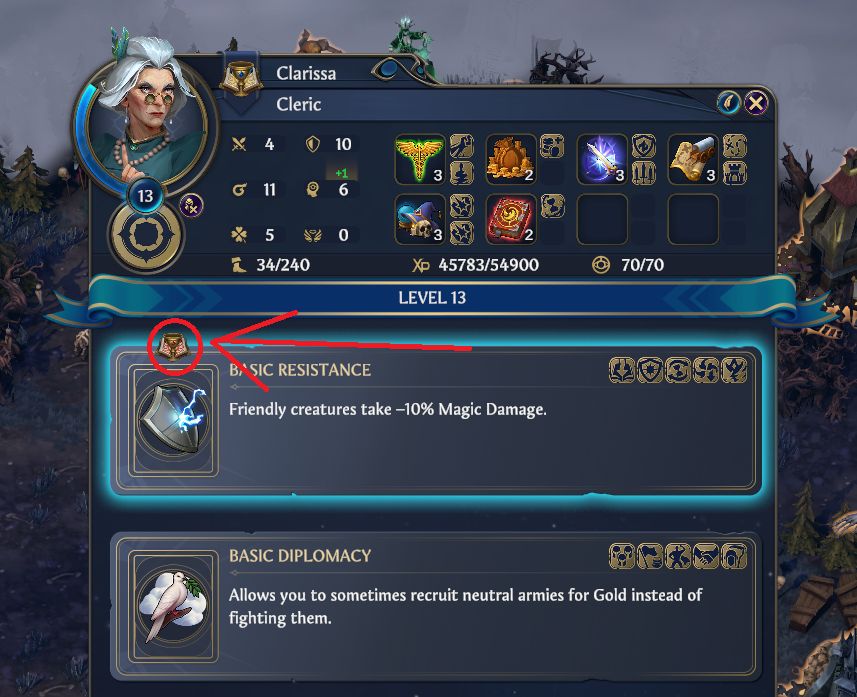Click the small shield sub-skill icon
857x697 pixels.
tap(643, 147)
